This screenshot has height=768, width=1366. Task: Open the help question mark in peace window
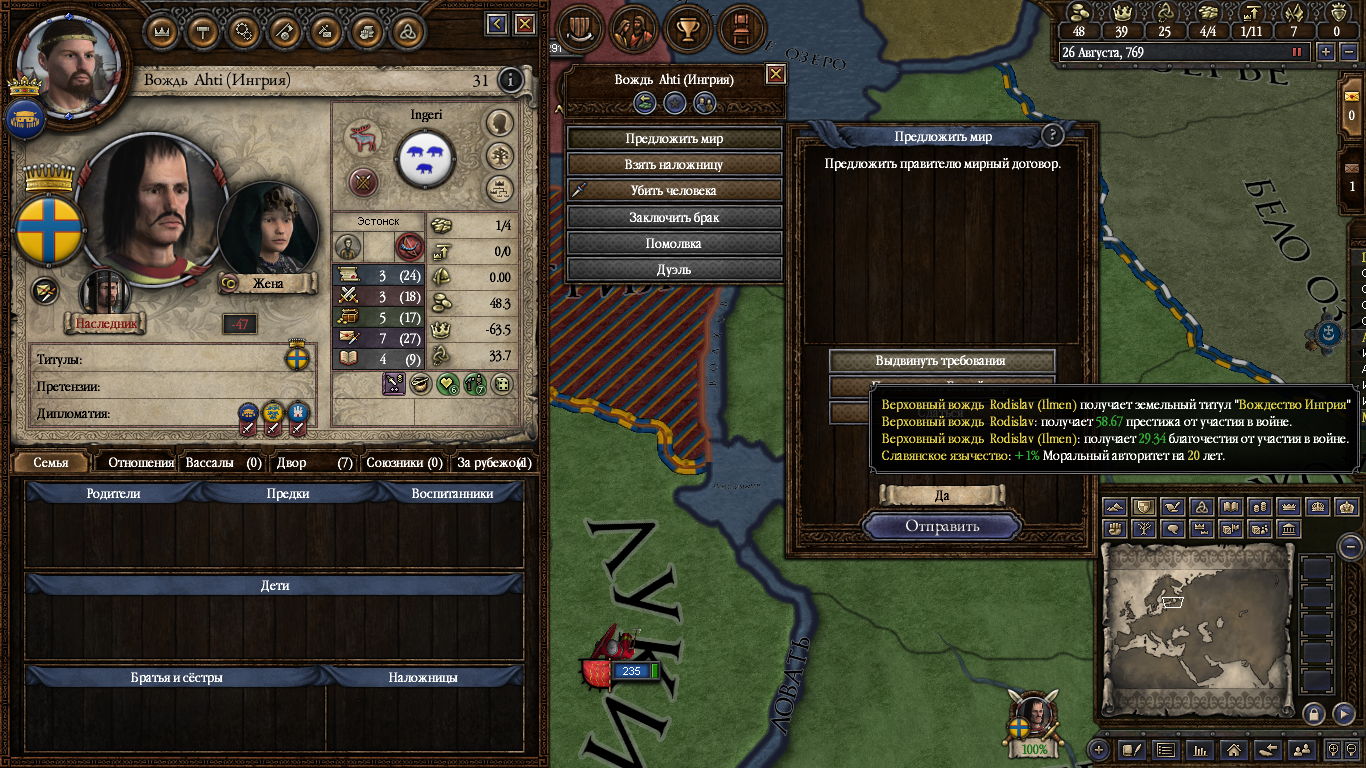pos(1052,136)
